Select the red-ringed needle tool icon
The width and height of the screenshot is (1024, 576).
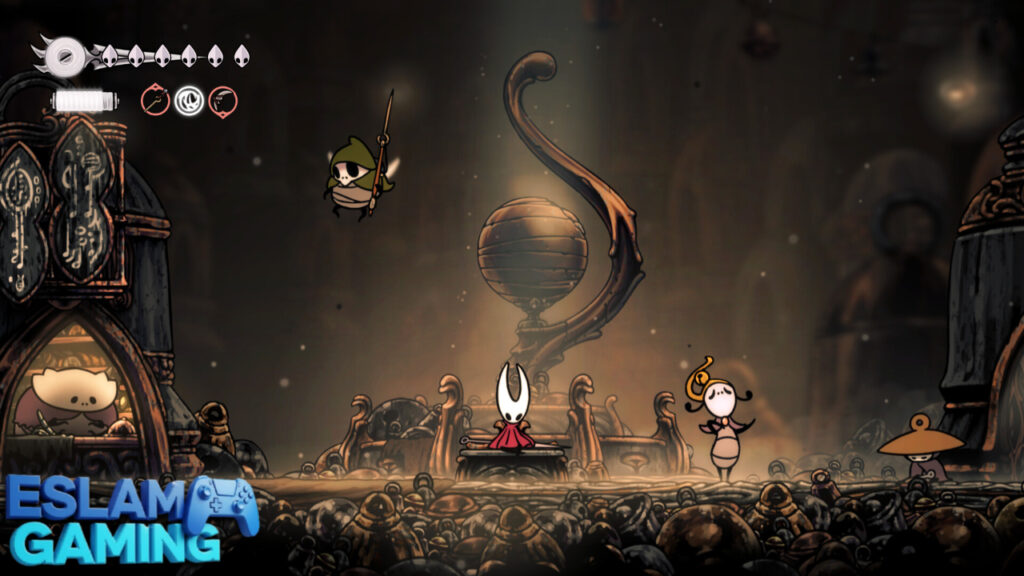[x=155, y=100]
